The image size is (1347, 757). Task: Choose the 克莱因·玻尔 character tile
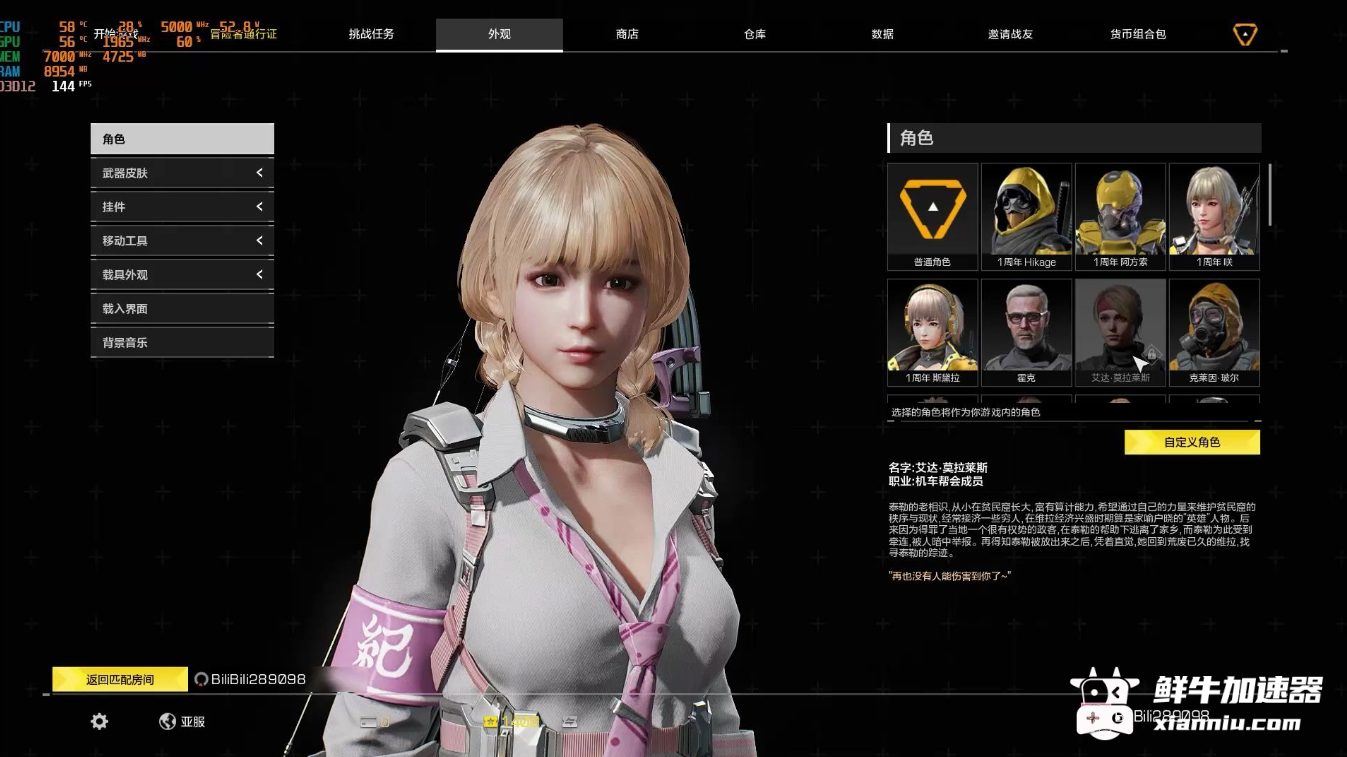coord(1214,331)
